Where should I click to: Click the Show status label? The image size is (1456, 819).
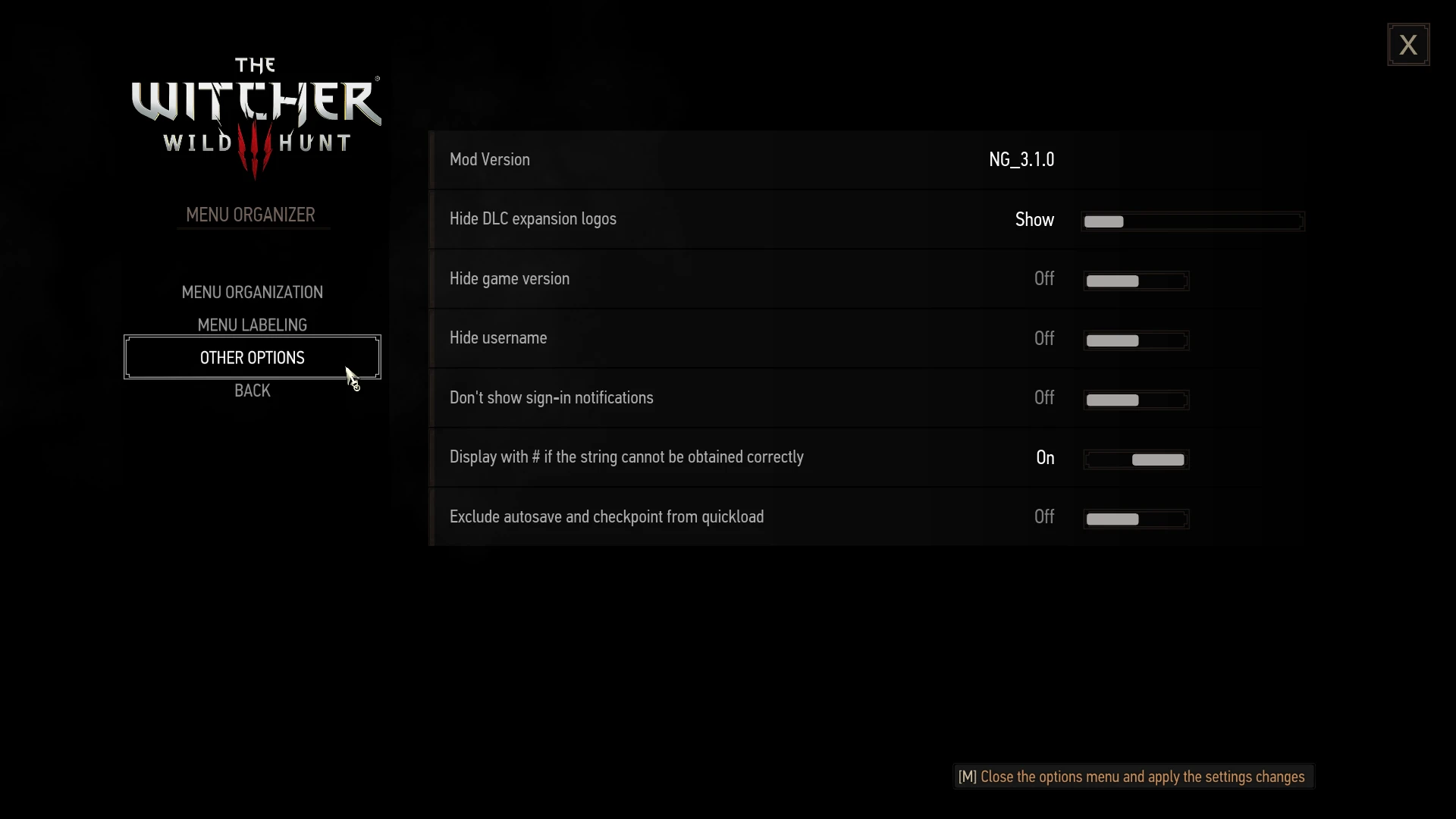1035,219
